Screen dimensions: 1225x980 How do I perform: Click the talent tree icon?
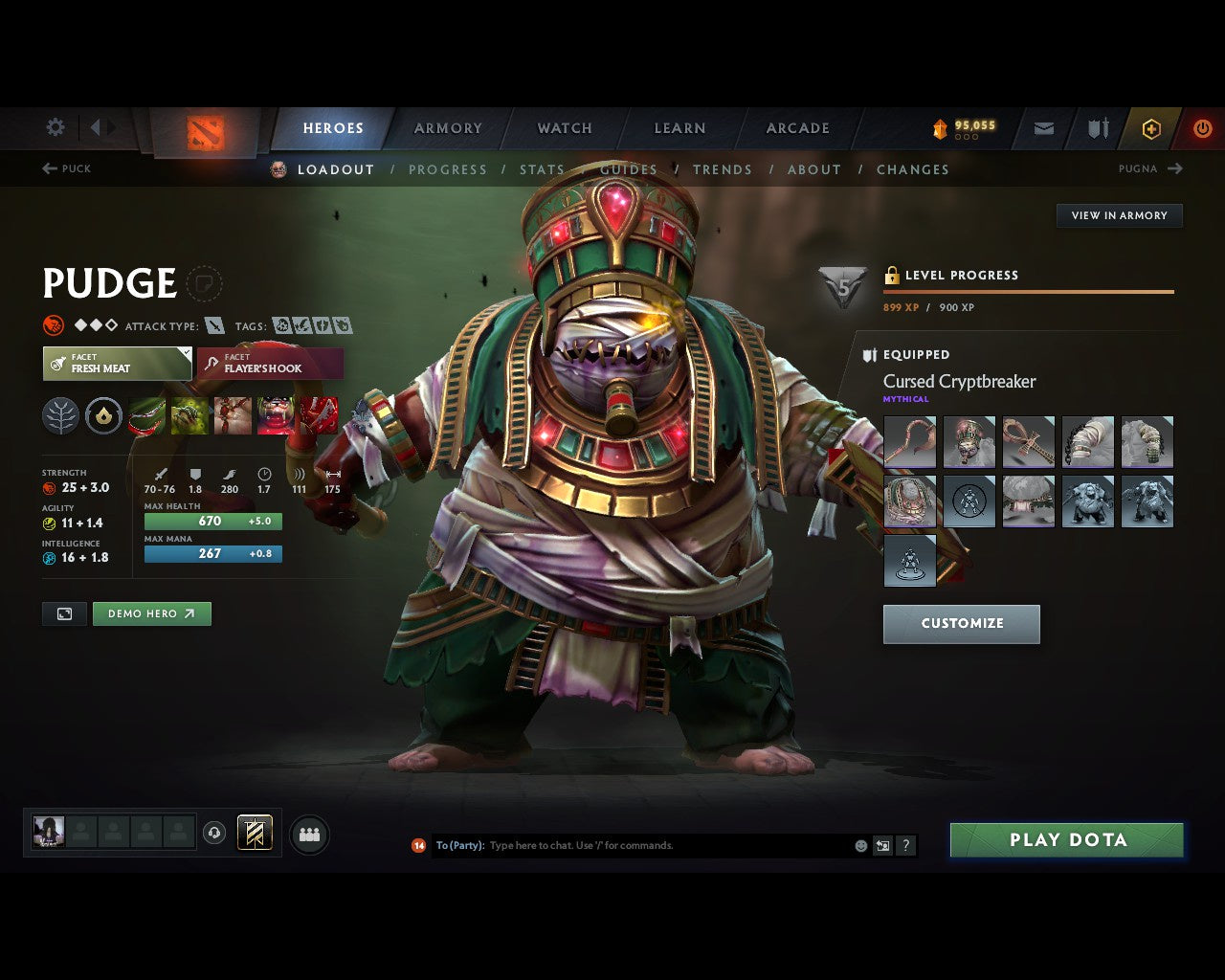click(61, 414)
